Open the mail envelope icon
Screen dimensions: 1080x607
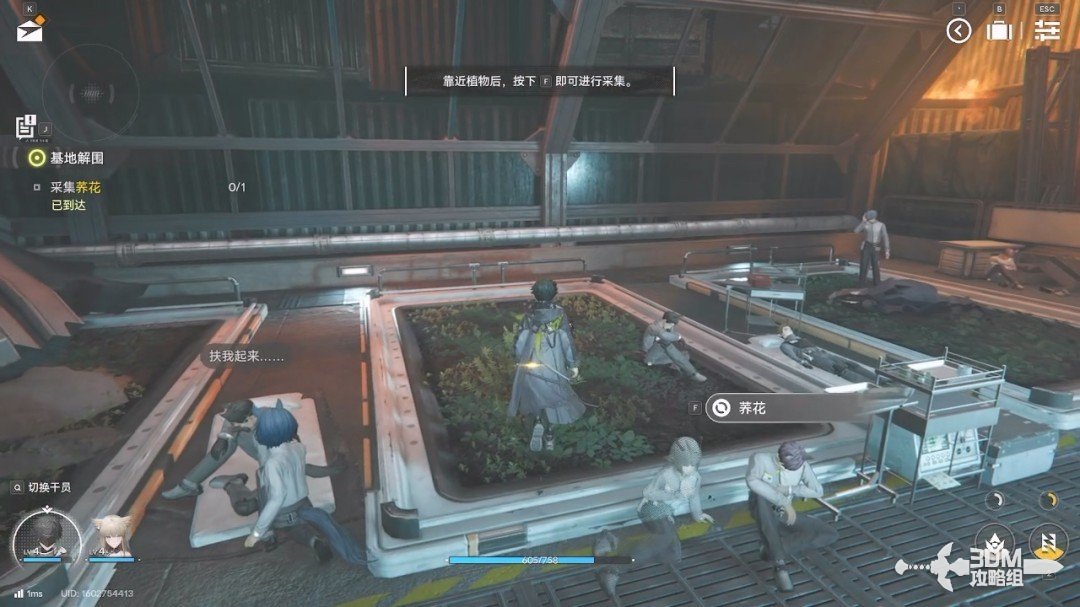tap(29, 30)
